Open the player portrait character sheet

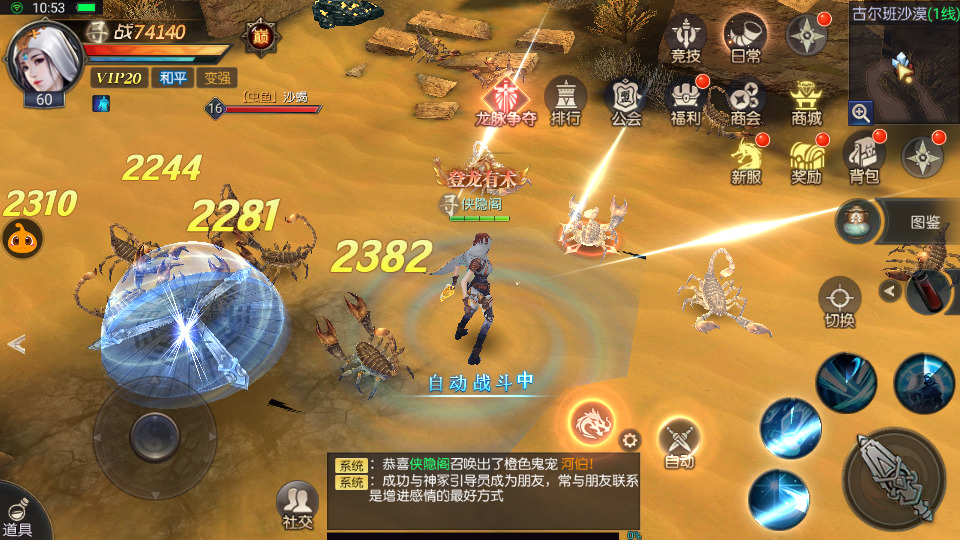coord(42,62)
